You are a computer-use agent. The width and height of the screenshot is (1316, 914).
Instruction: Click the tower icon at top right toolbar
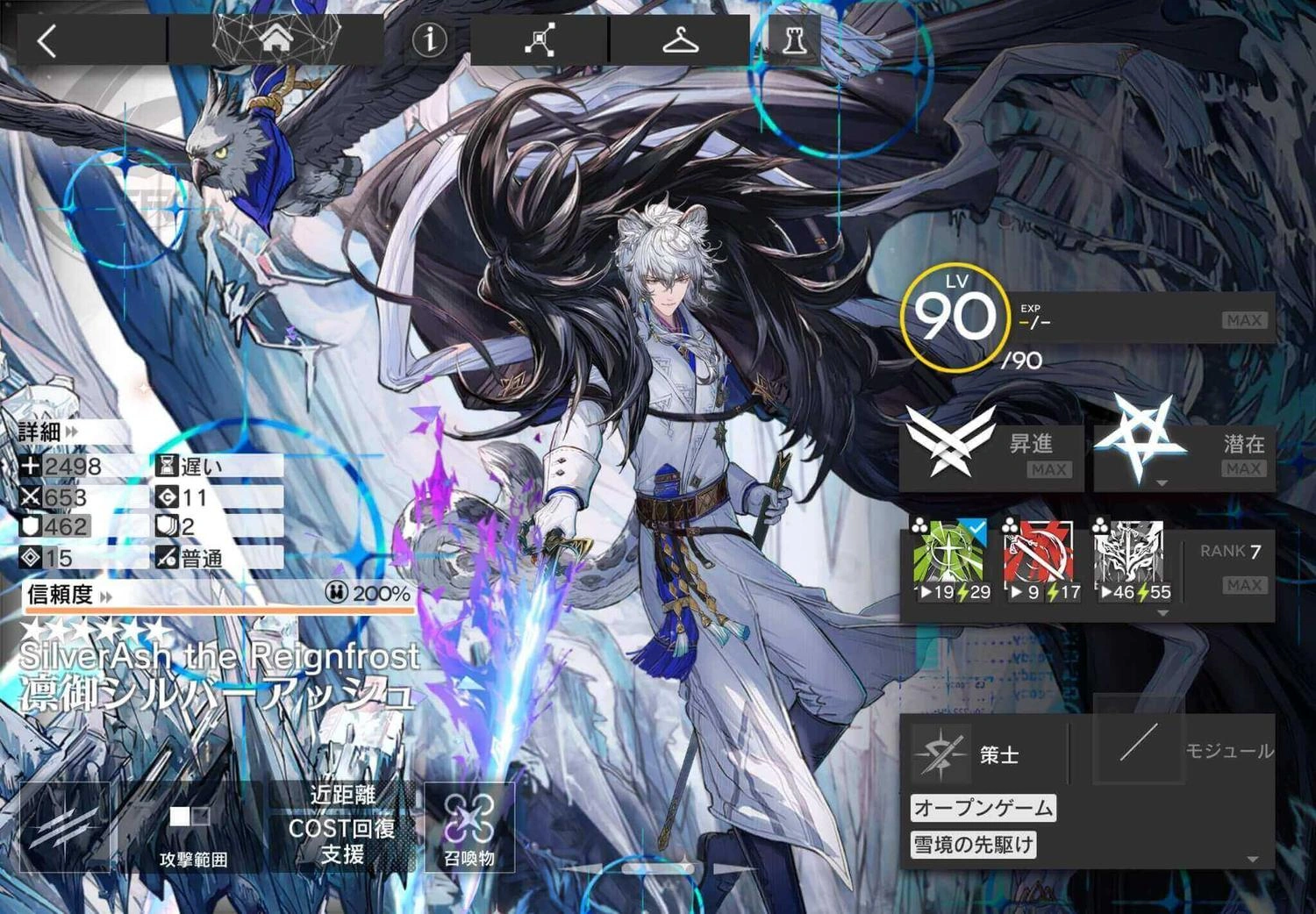point(792,39)
